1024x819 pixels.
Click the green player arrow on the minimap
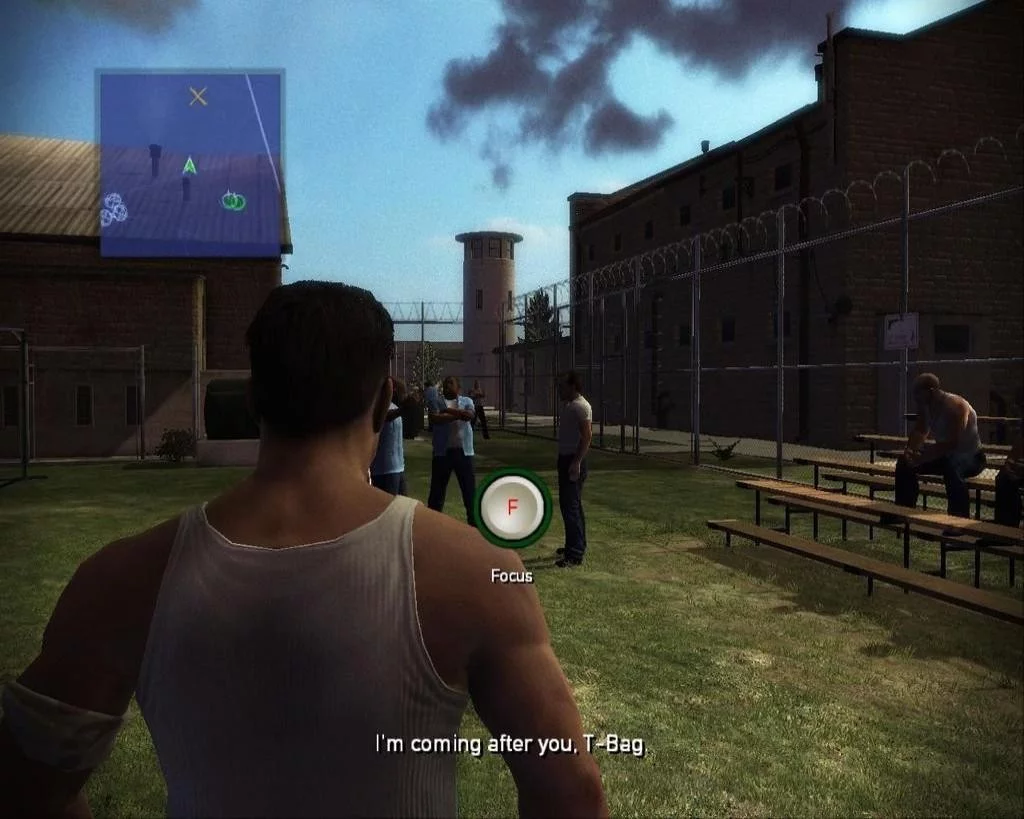coord(189,165)
